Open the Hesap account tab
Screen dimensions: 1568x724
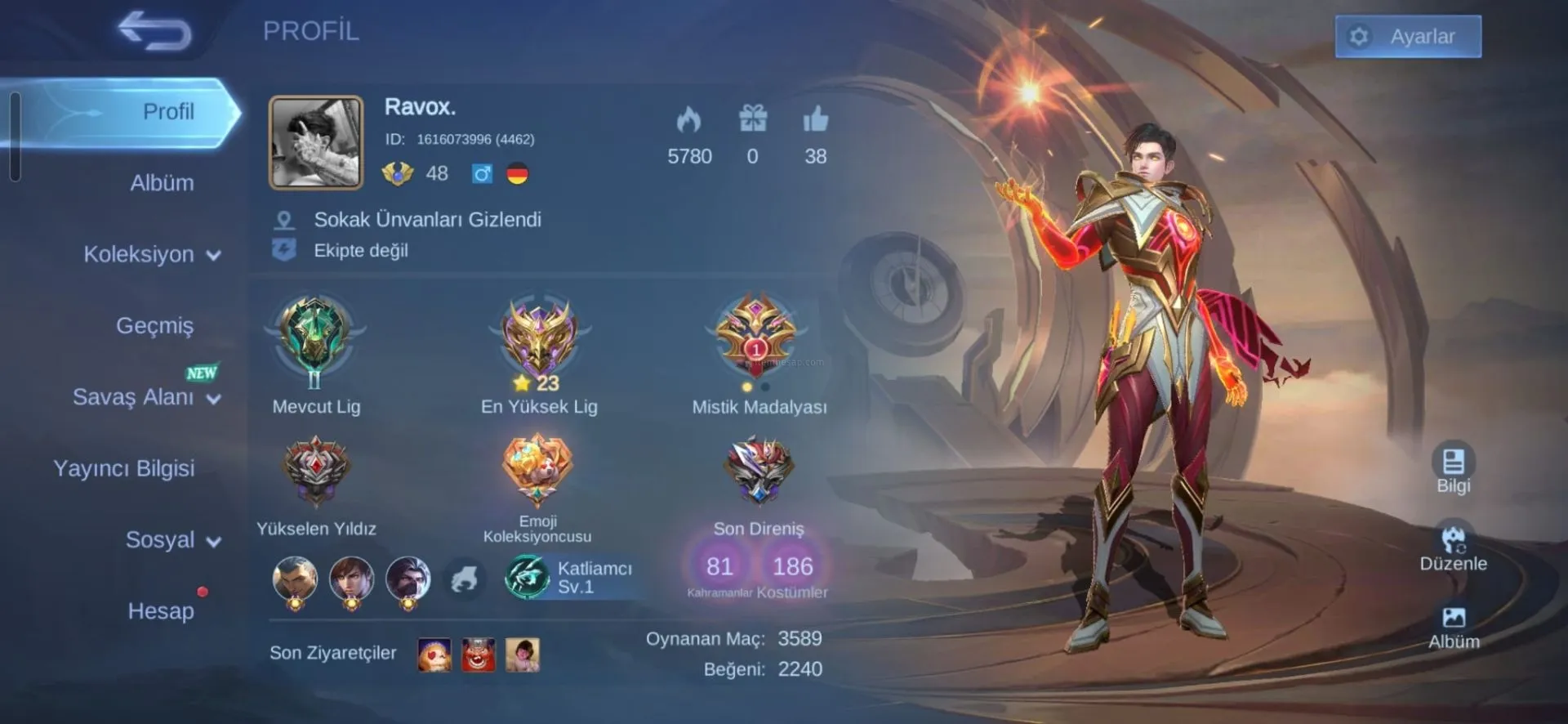click(x=161, y=611)
